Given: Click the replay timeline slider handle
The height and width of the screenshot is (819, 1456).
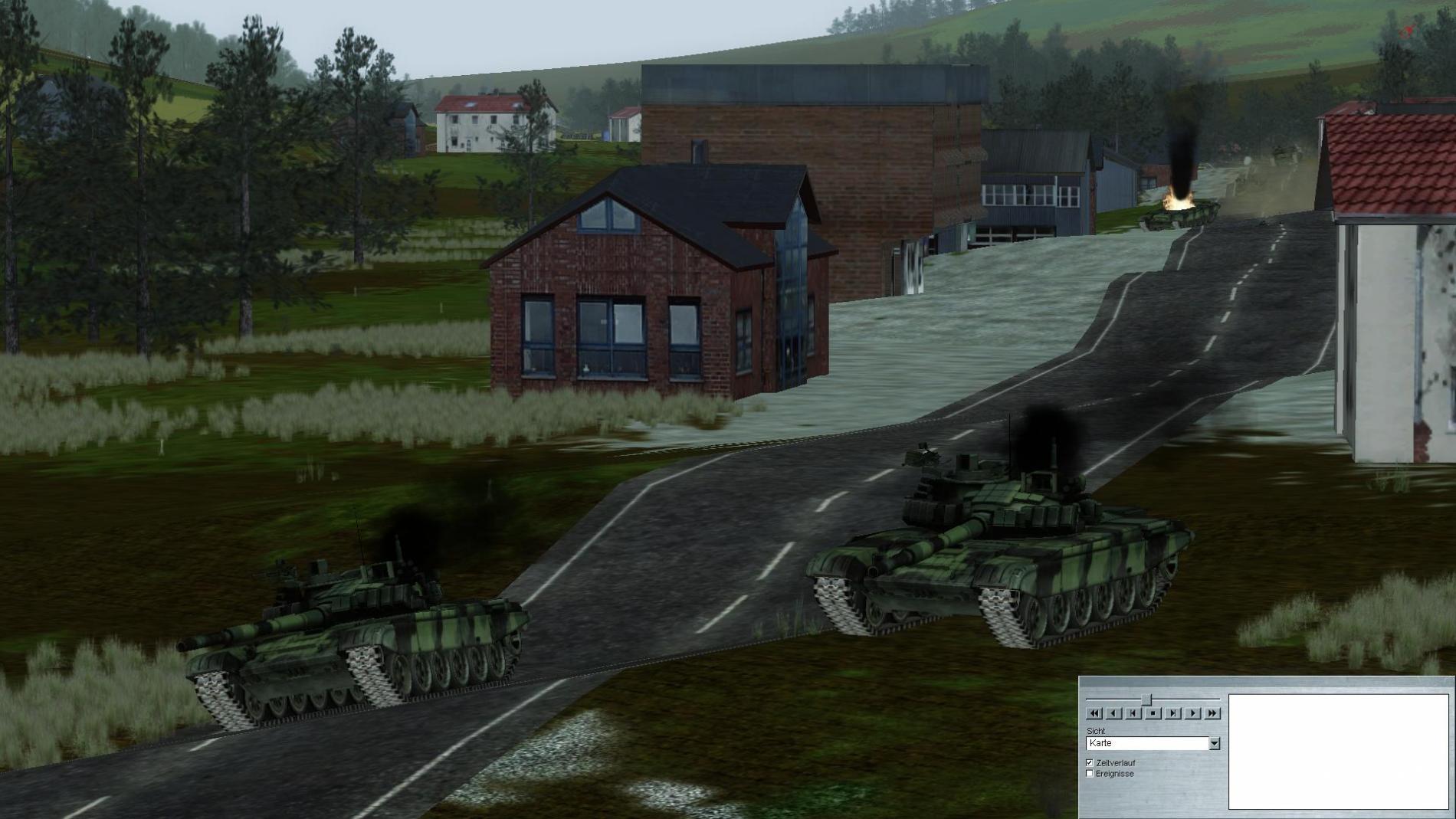Looking at the screenshot, I should coord(1146,699).
